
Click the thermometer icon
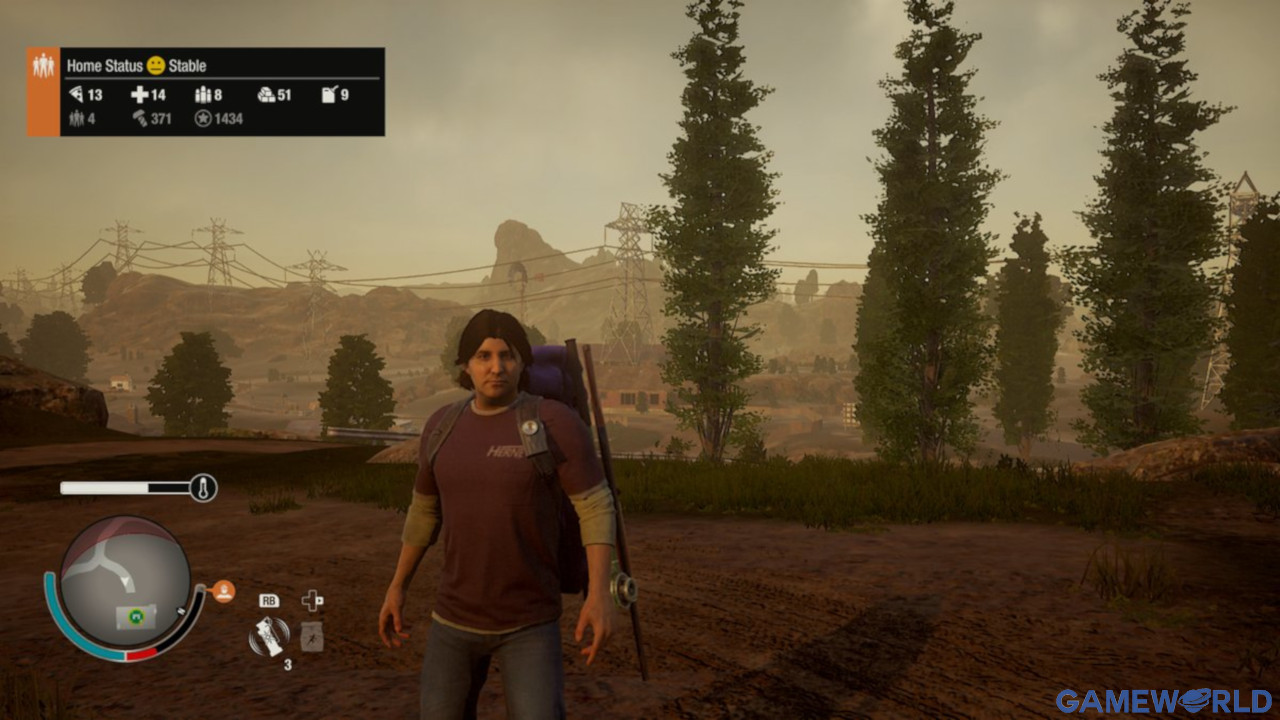click(203, 488)
